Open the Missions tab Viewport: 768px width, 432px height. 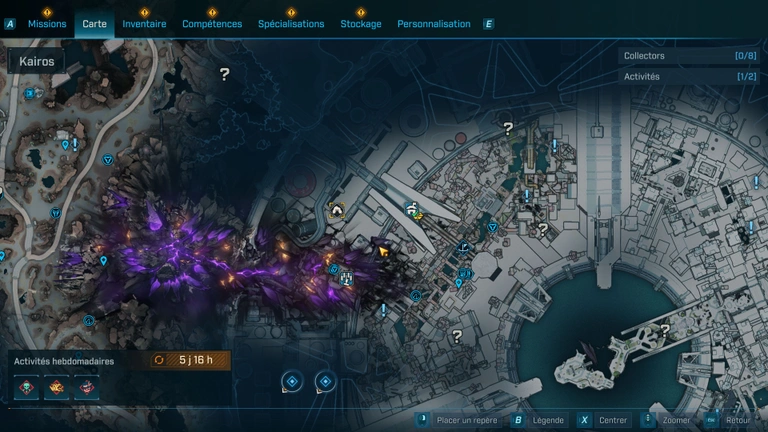point(47,24)
